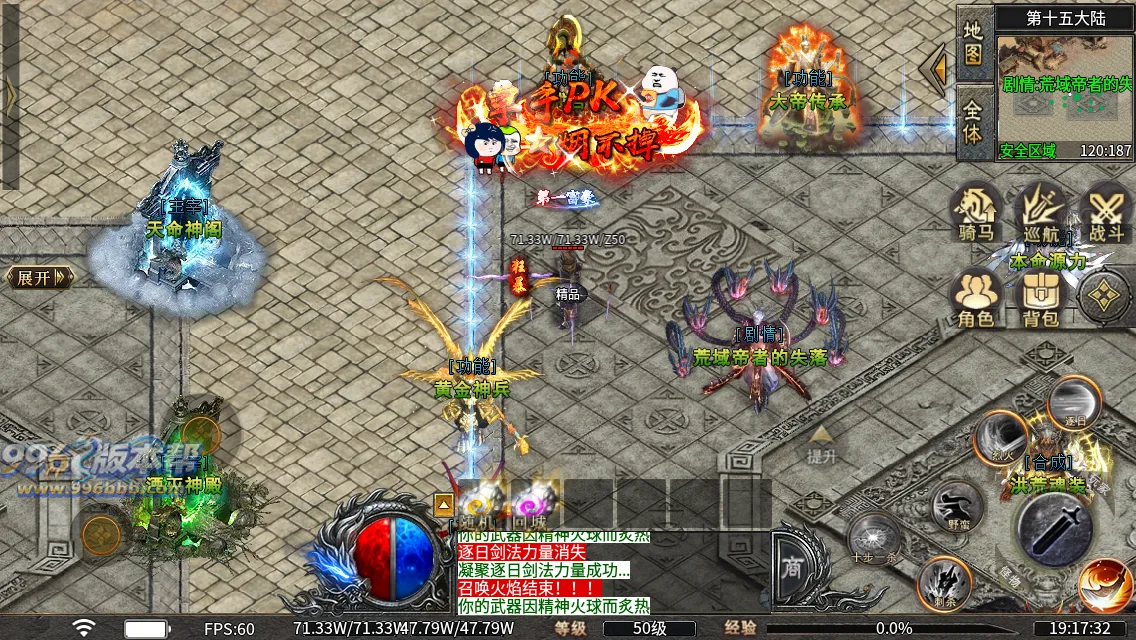Select the 全体 attack mode button

pos(974,120)
